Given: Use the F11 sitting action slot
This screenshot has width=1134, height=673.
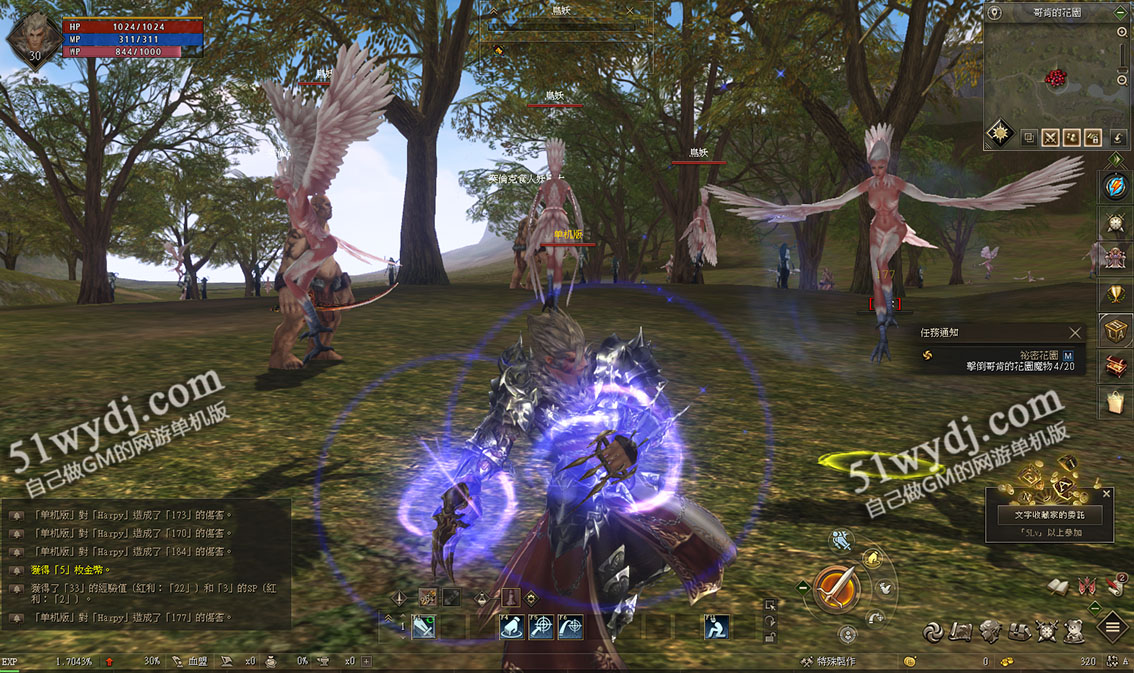Looking at the screenshot, I should point(716,627).
